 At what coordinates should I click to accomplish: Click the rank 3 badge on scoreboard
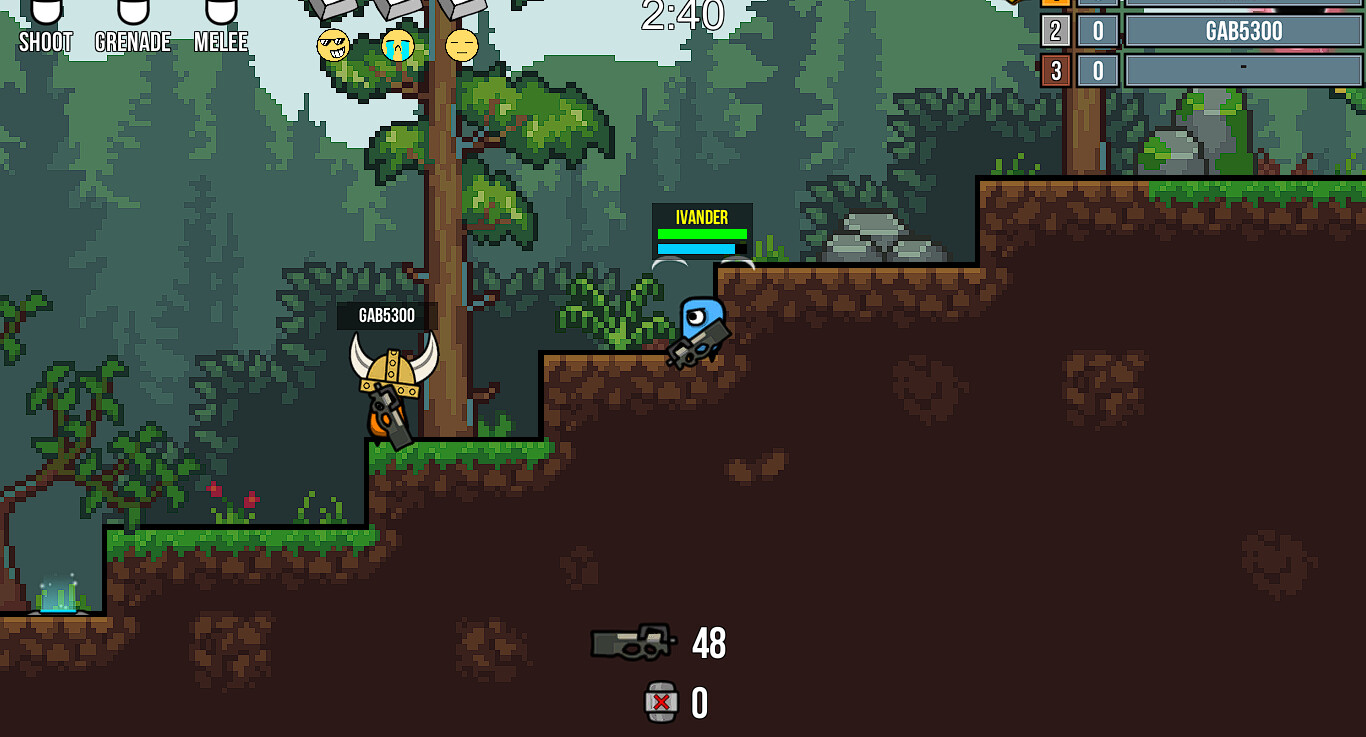(1055, 70)
